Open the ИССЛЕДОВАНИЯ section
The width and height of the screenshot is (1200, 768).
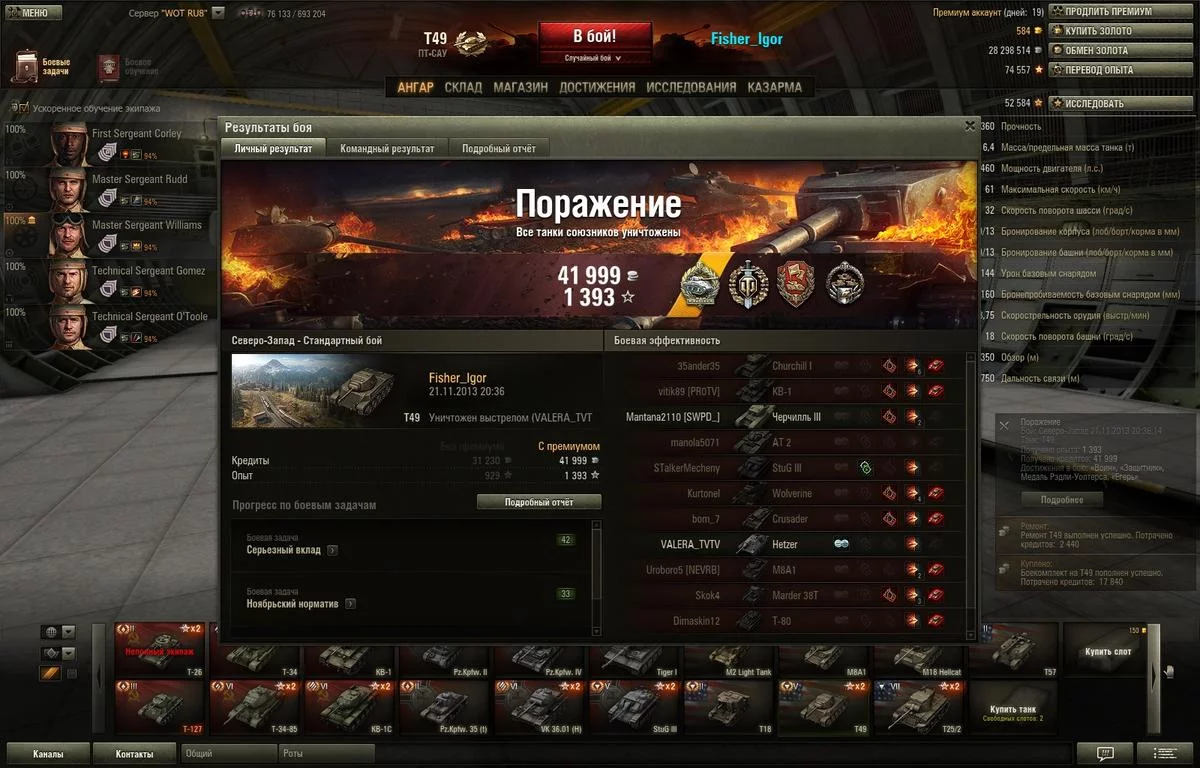(x=691, y=87)
